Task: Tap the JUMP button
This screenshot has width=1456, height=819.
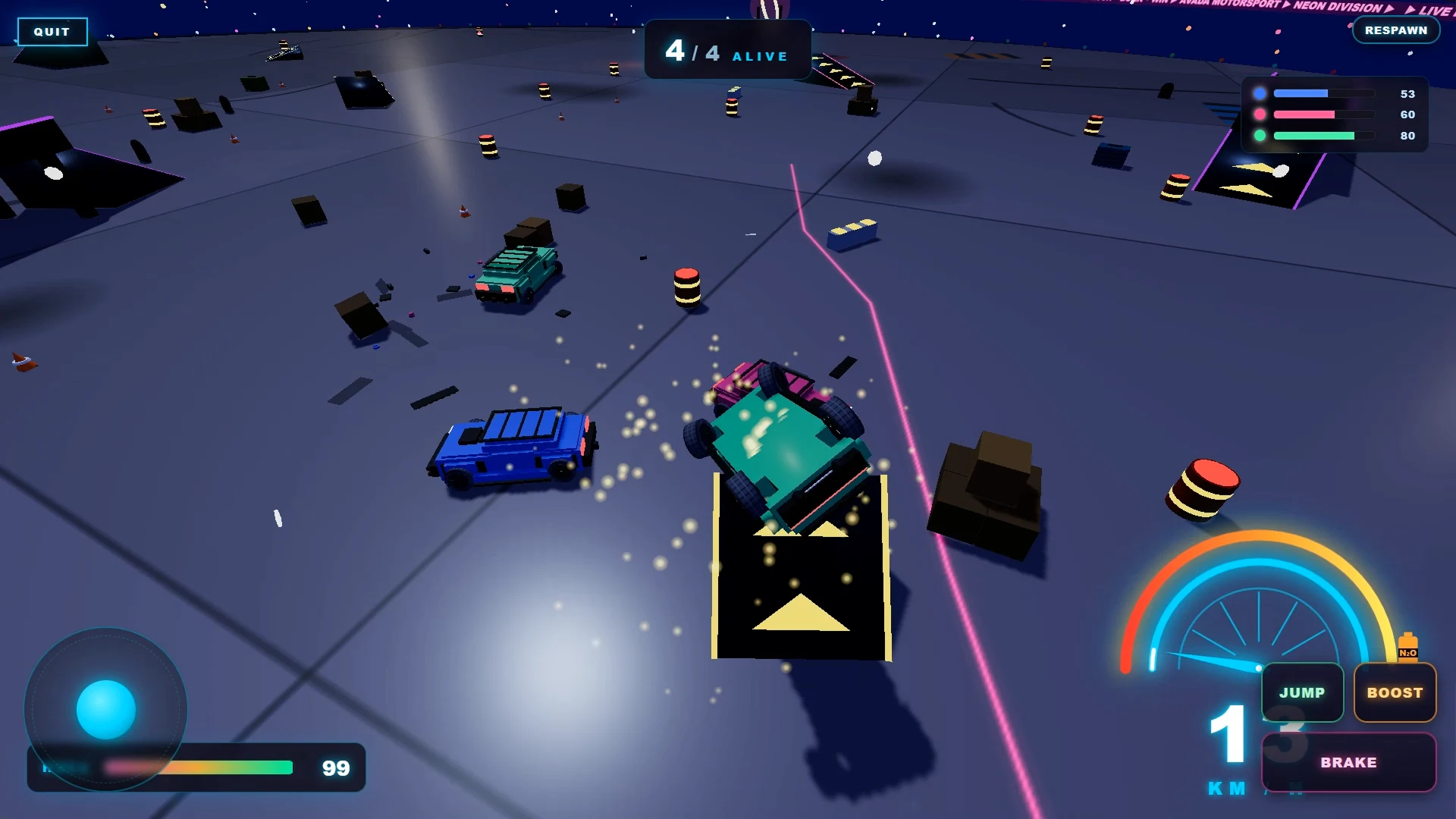Action: coord(1302,692)
